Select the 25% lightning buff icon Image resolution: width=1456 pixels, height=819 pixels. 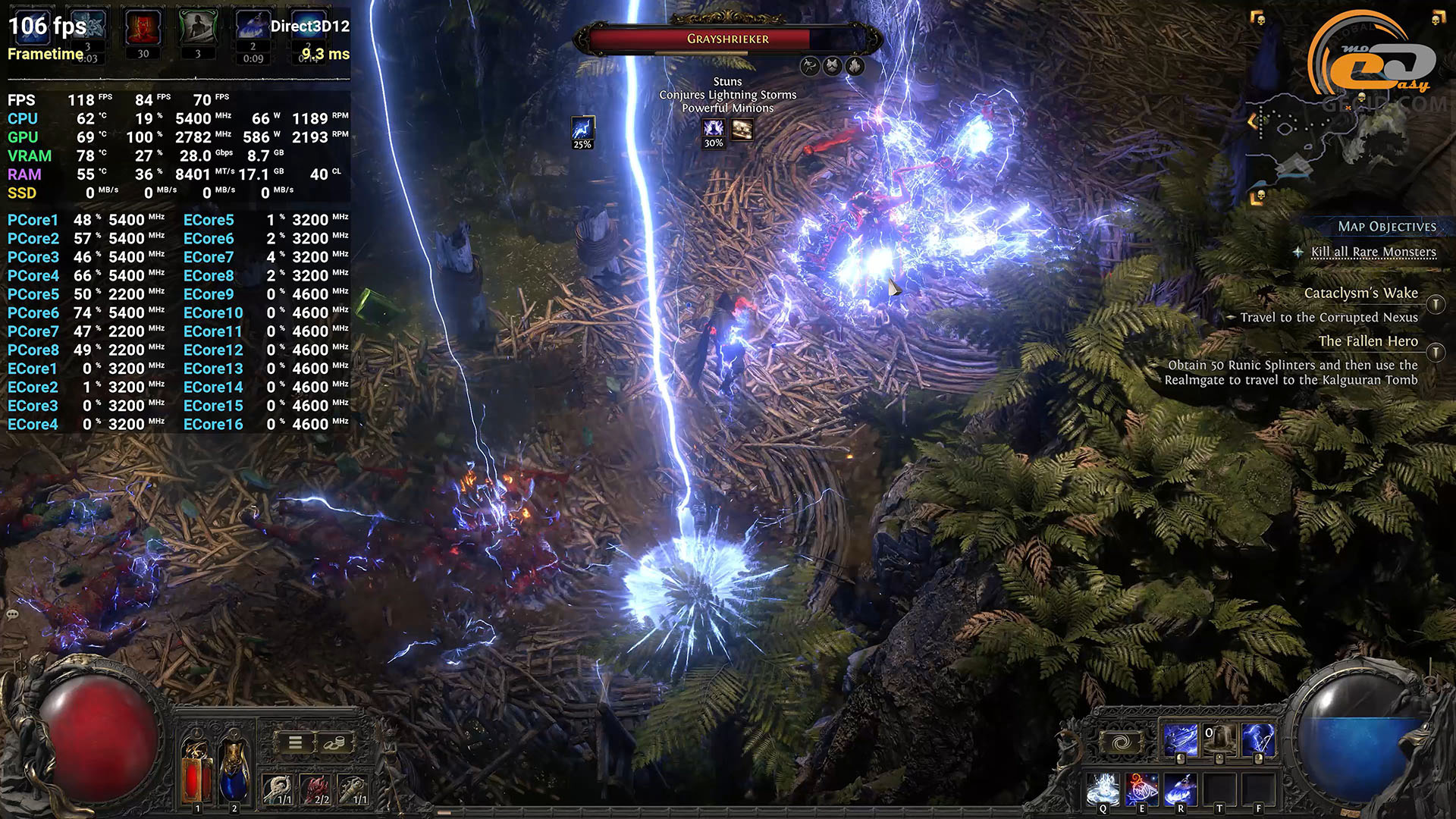point(582,131)
